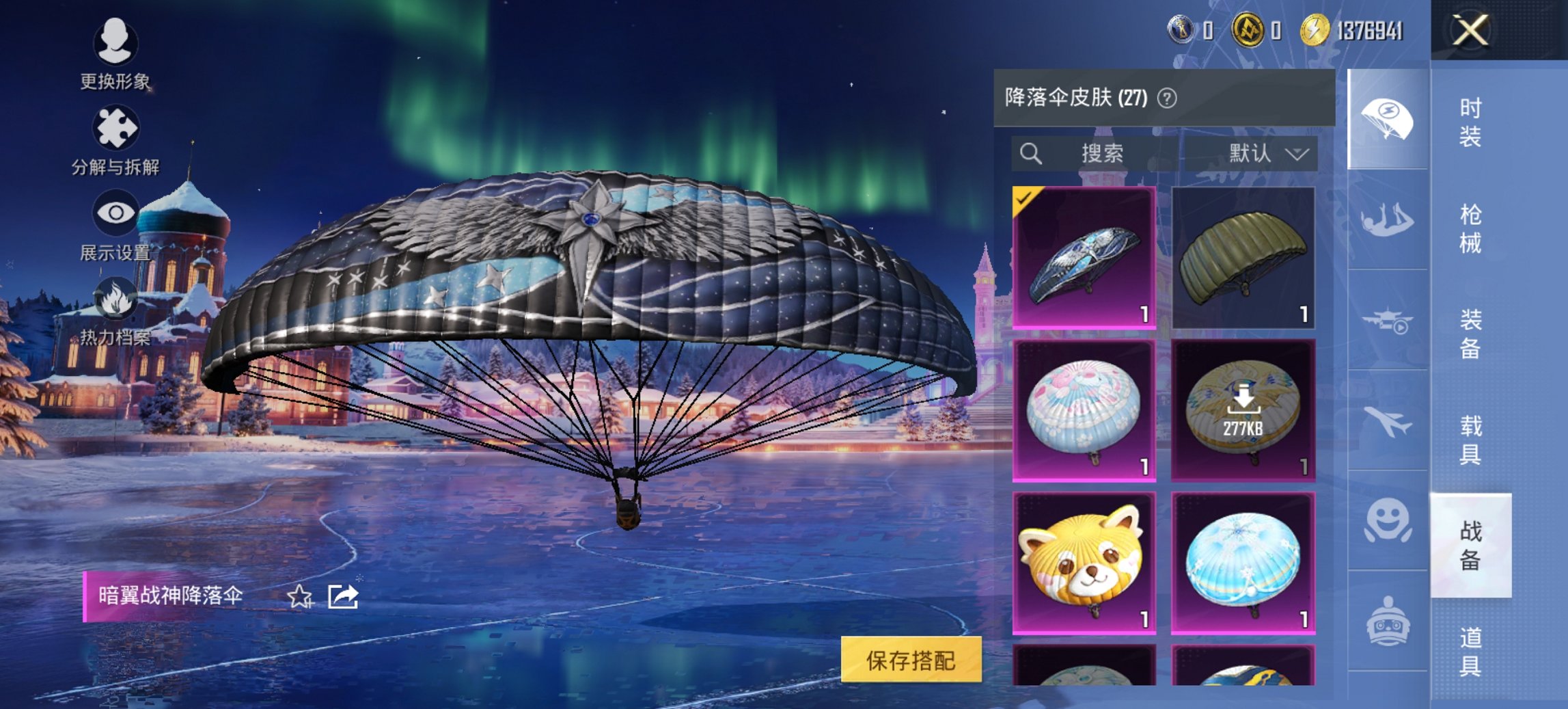Open 分解与拆解 puzzle icon

116,126
